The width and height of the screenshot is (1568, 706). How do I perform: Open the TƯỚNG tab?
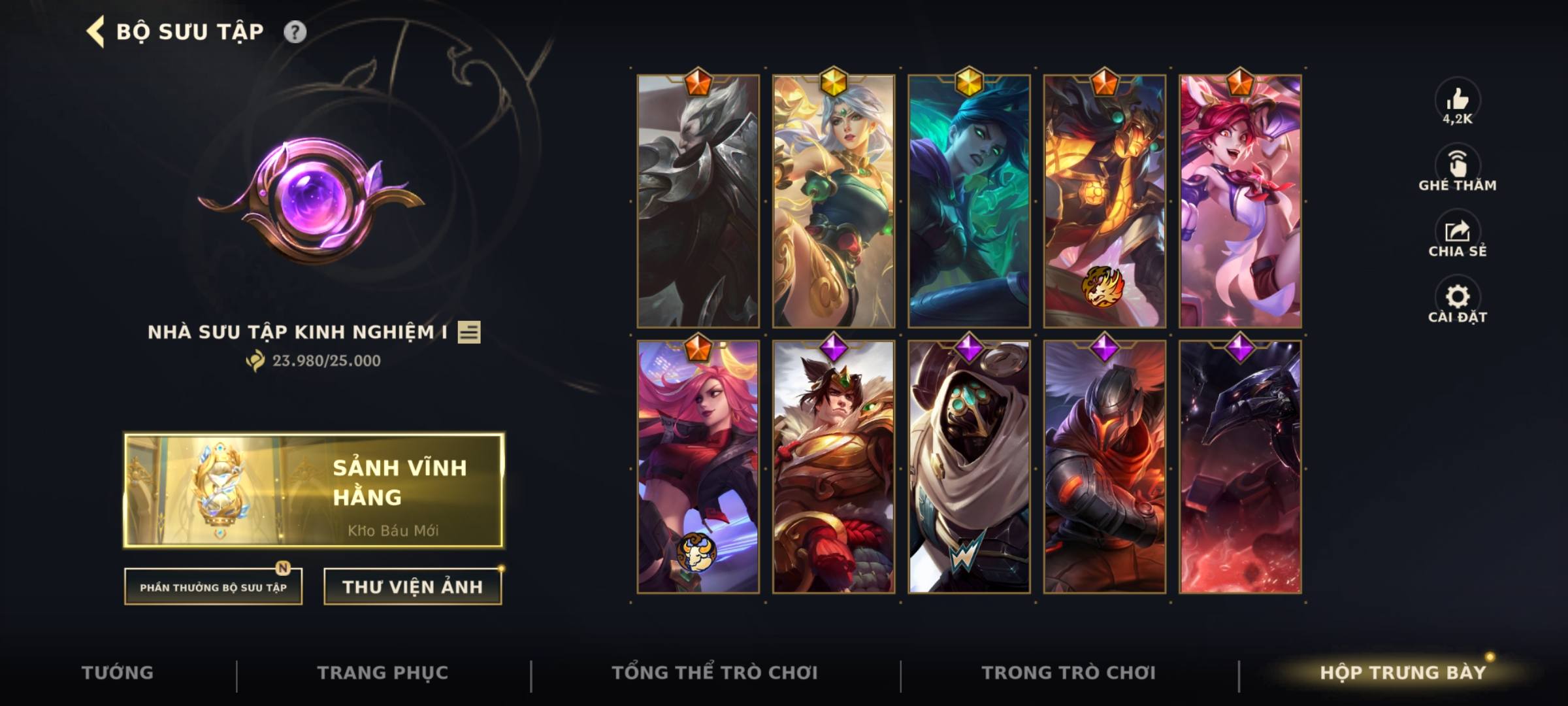116,672
